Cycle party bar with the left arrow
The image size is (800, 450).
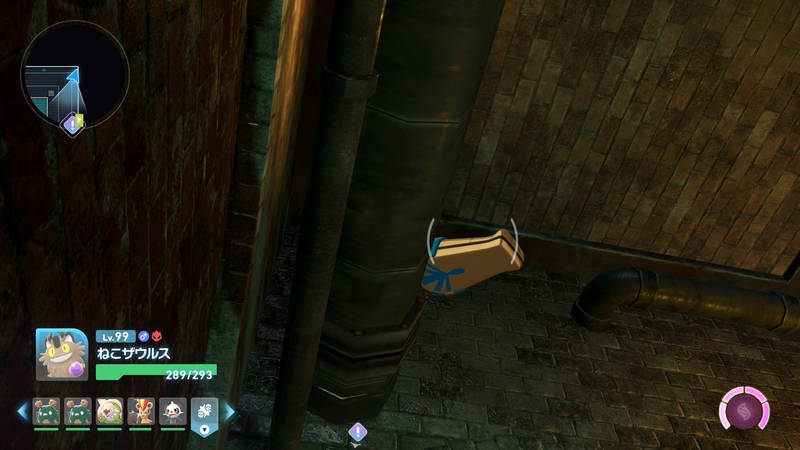[x=21, y=411]
